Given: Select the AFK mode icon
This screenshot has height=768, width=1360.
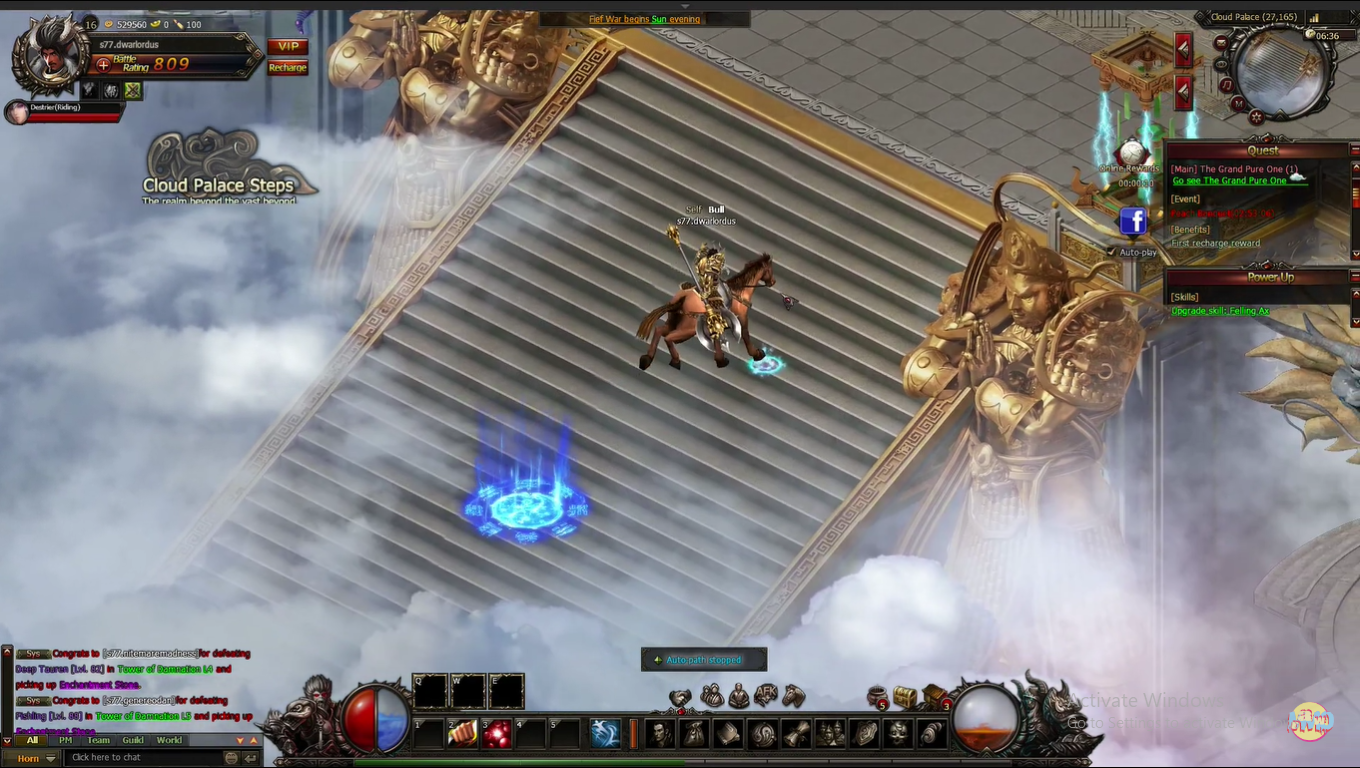Looking at the screenshot, I should click(764, 694).
